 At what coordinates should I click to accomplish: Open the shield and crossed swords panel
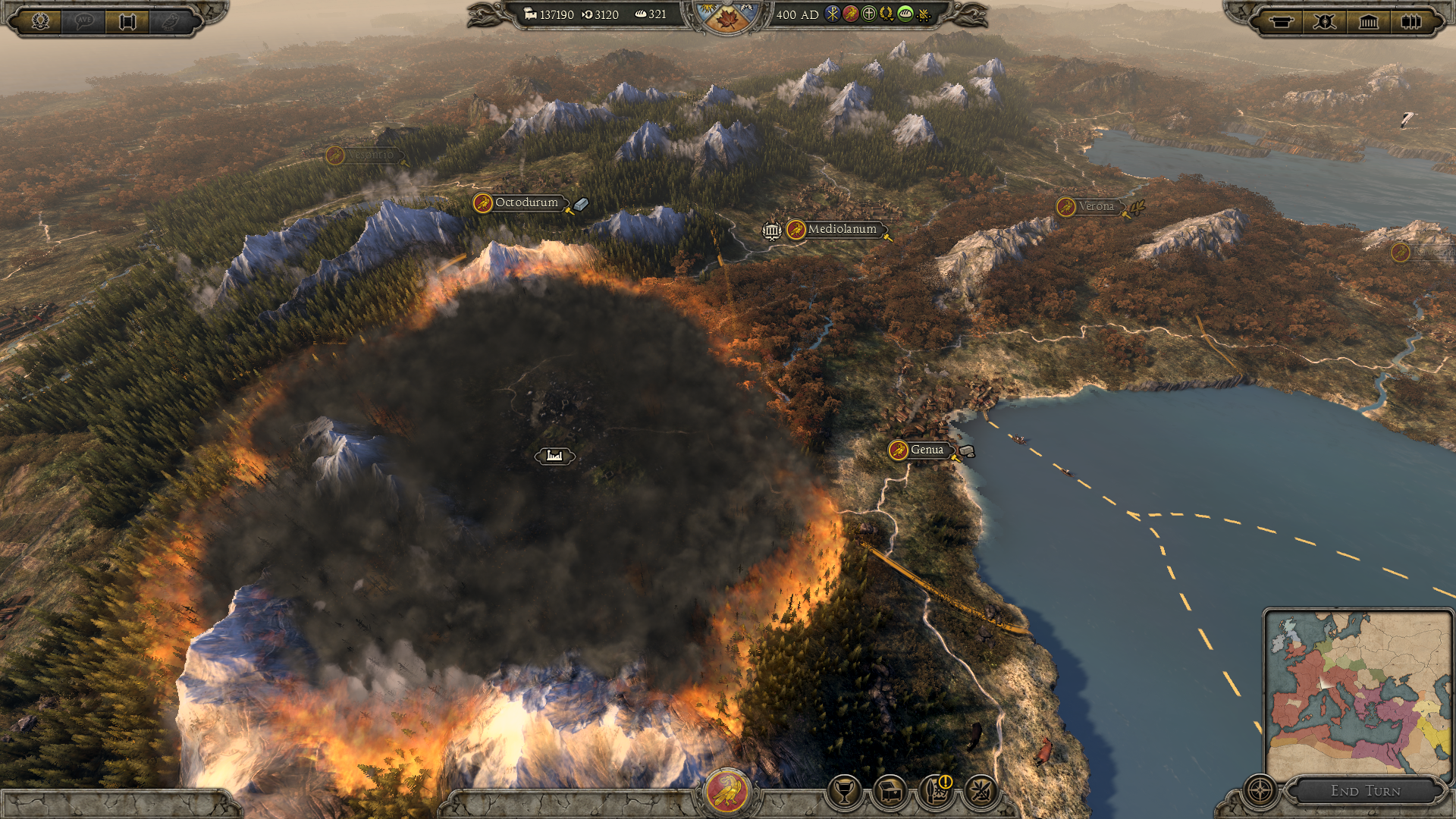1325,21
